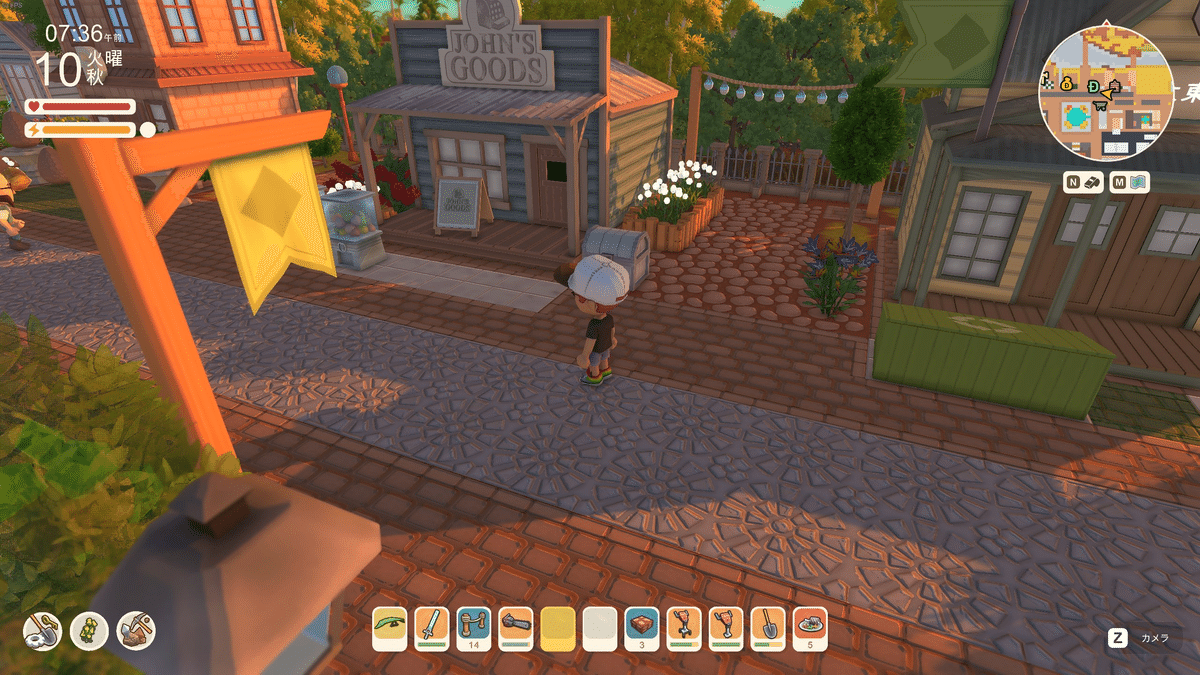The image size is (1200, 675).
Task: Click the green Ð marker on minimap
Action: (1094, 85)
